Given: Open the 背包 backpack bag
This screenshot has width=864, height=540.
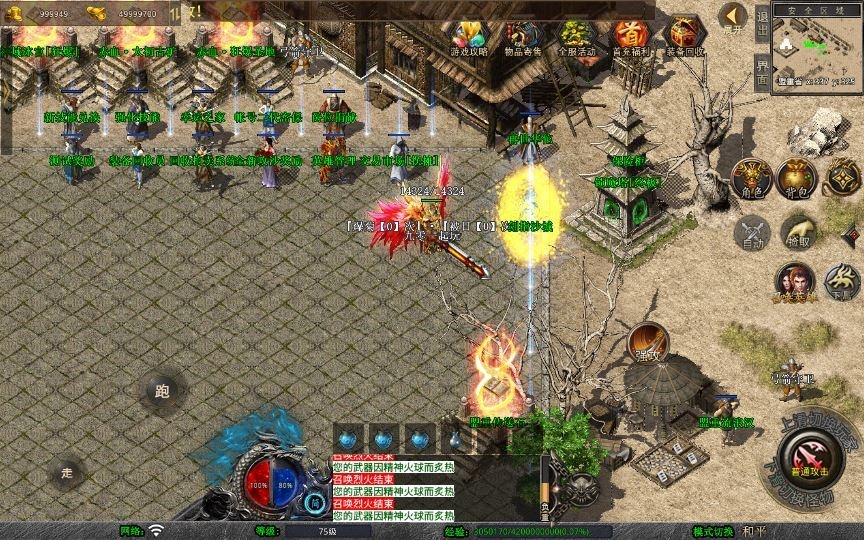Looking at the screenshot, I should (x=796, y=177).
